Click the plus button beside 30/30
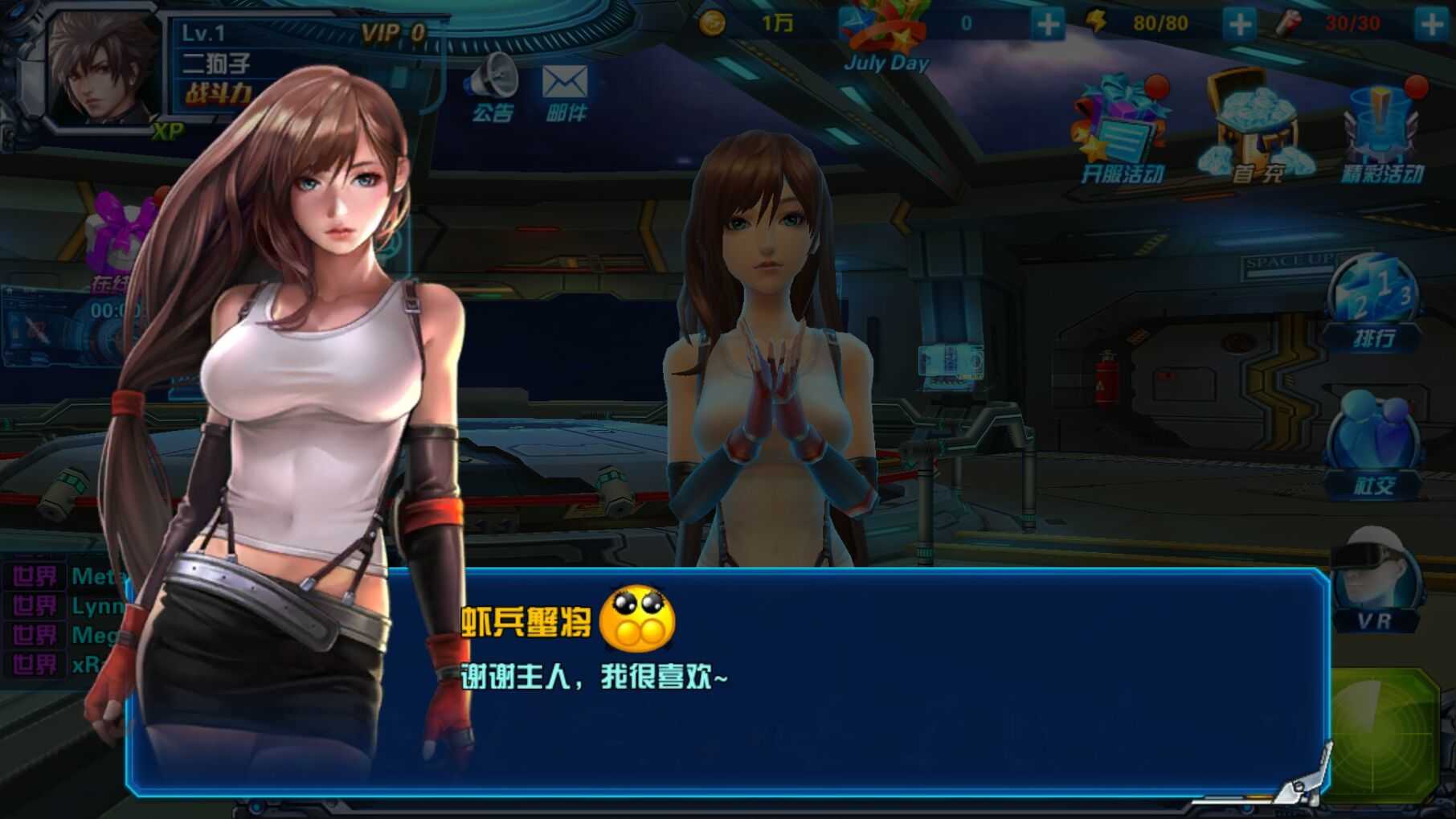 click(1431, 24)
